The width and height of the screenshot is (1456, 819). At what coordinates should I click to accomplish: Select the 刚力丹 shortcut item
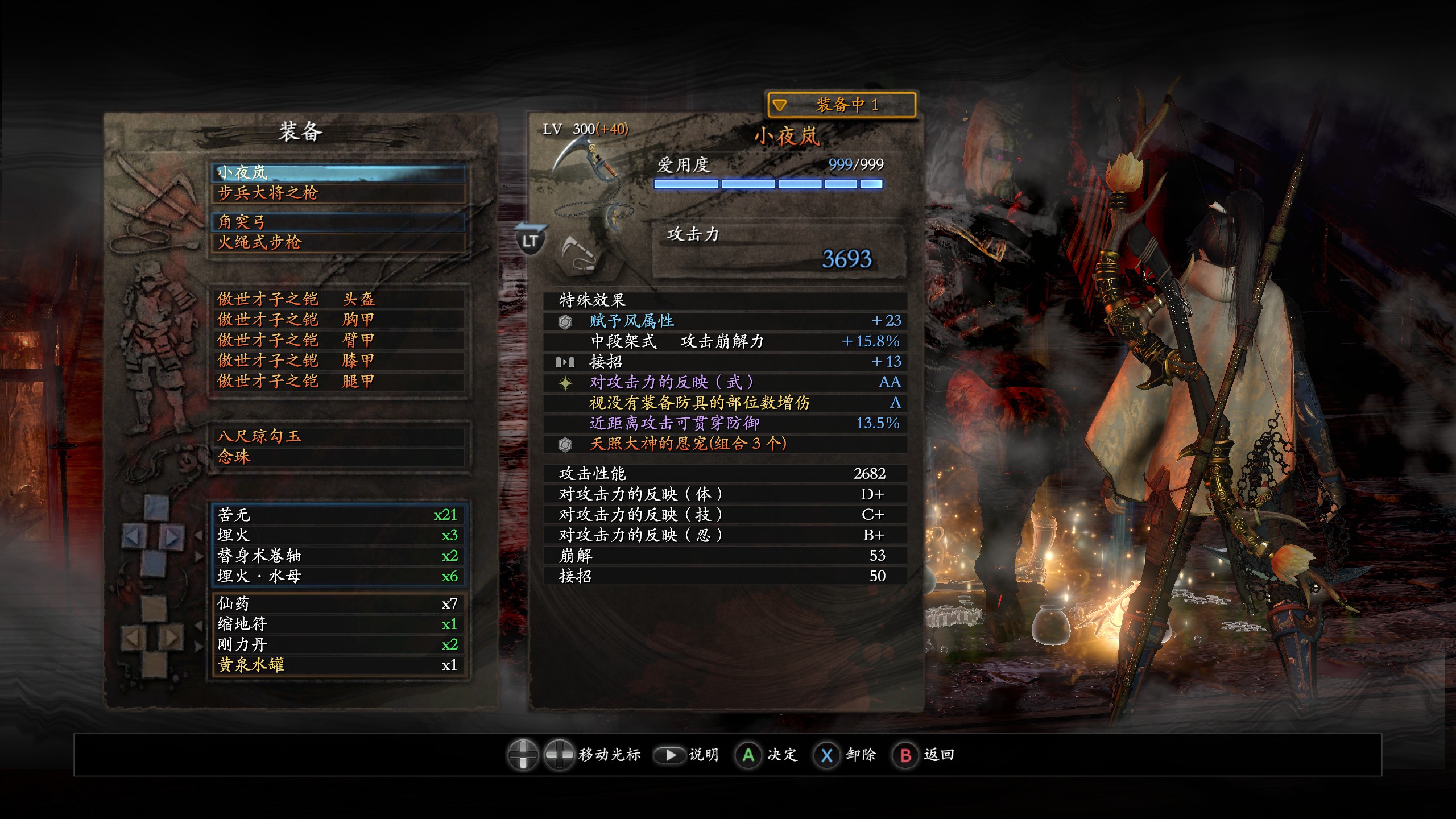point(339,644)
